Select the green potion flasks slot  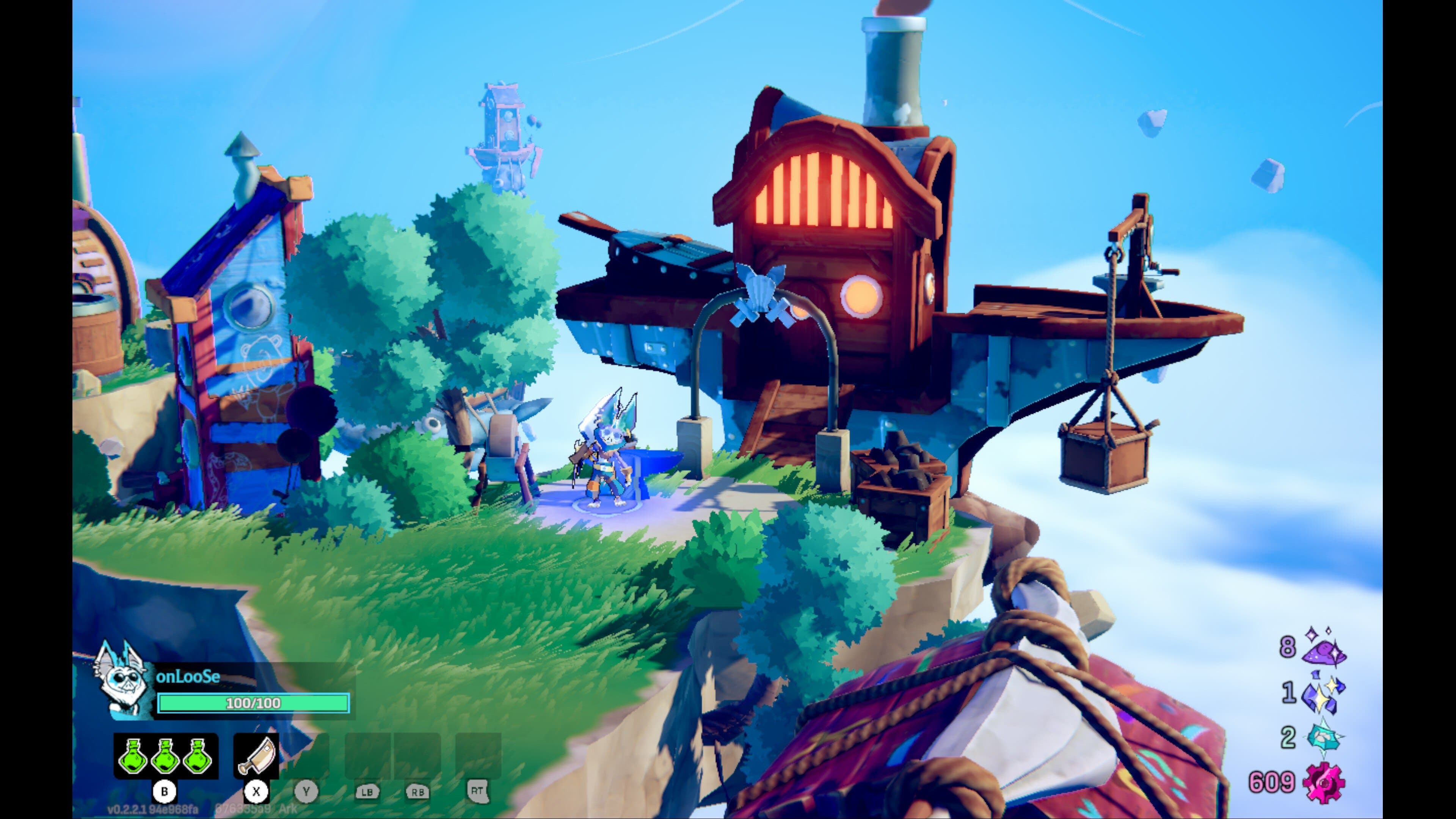coord(165,756)
